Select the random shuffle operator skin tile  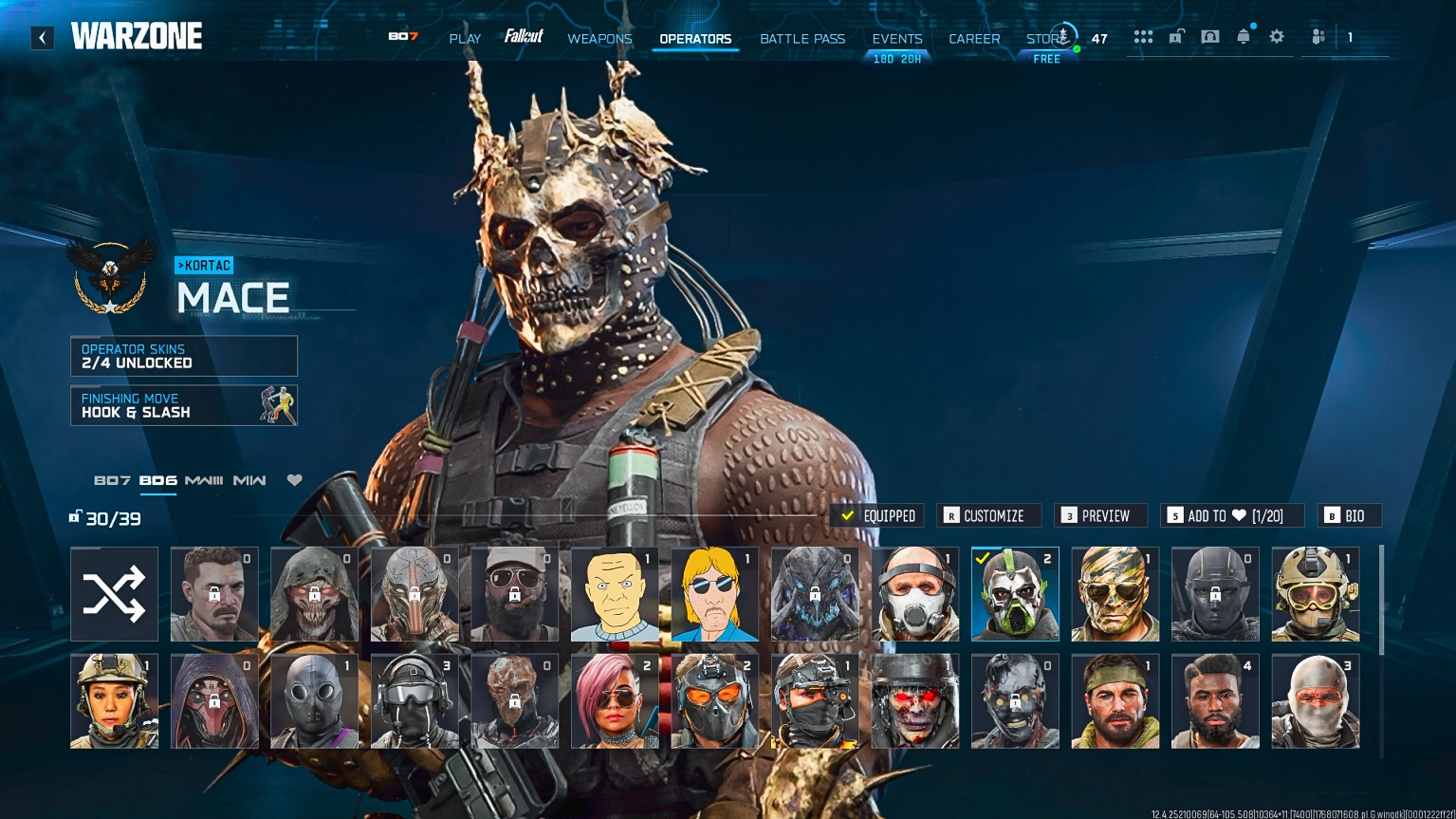(x=114, y=593)
